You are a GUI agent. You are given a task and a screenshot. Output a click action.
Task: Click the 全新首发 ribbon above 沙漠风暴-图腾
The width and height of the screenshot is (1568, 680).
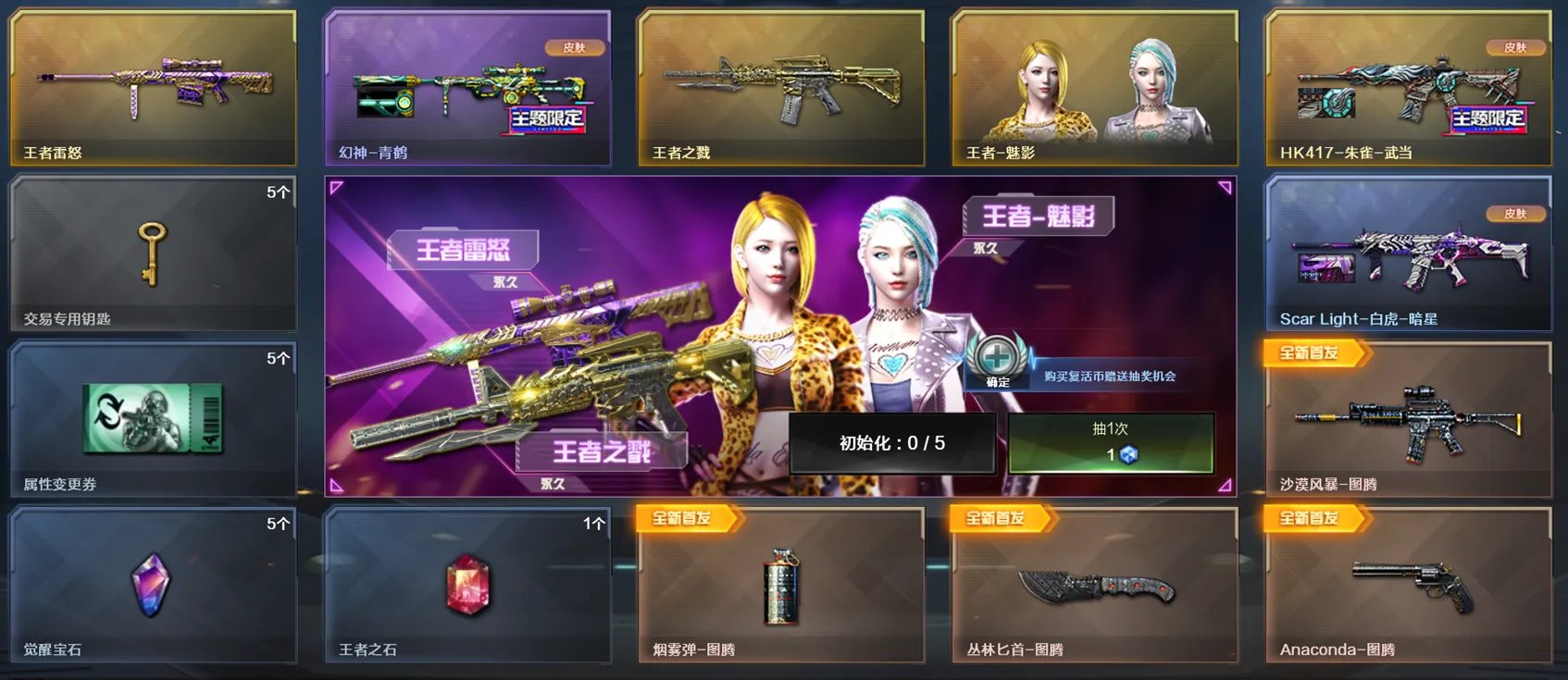pos(1314,352)
